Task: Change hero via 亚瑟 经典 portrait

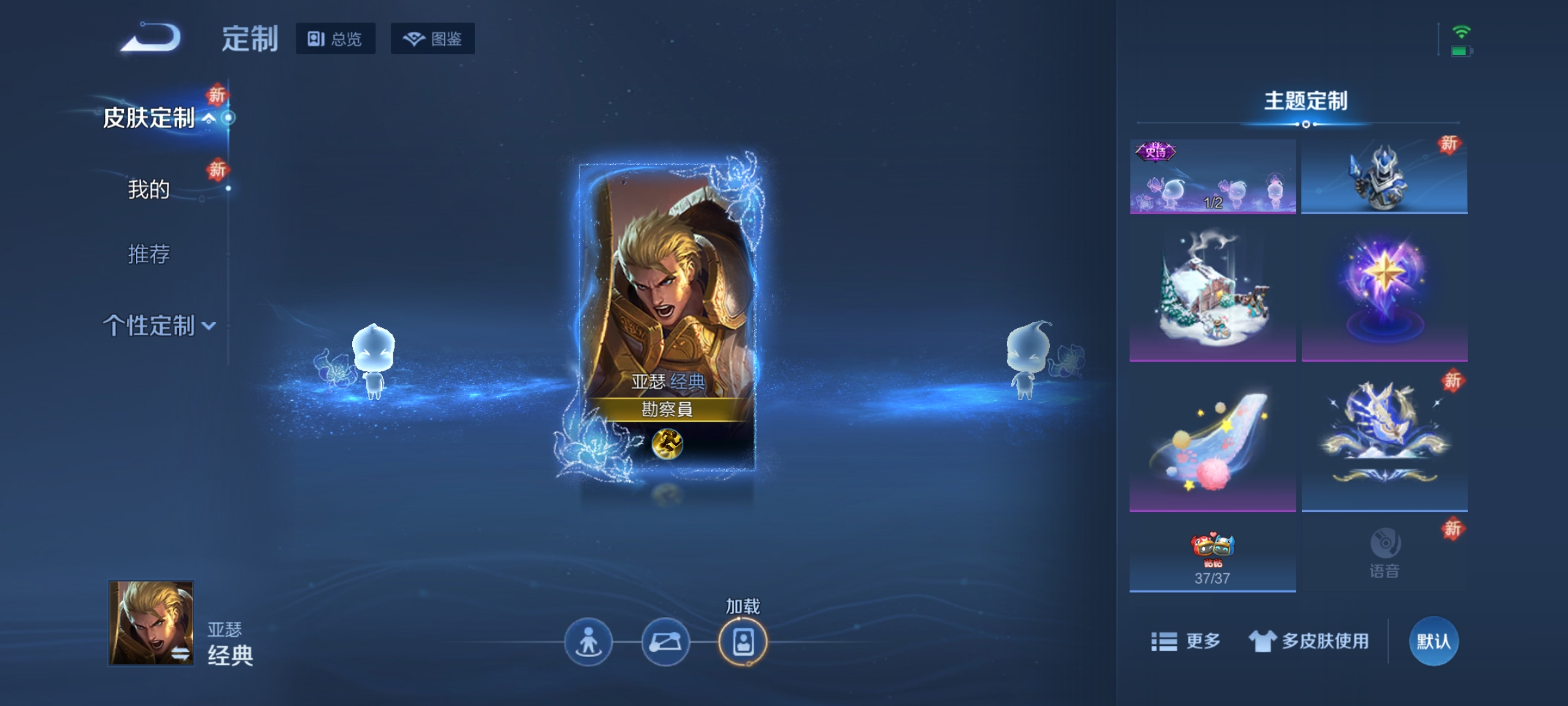Action: pyautogui.click(x=152, y=622)
